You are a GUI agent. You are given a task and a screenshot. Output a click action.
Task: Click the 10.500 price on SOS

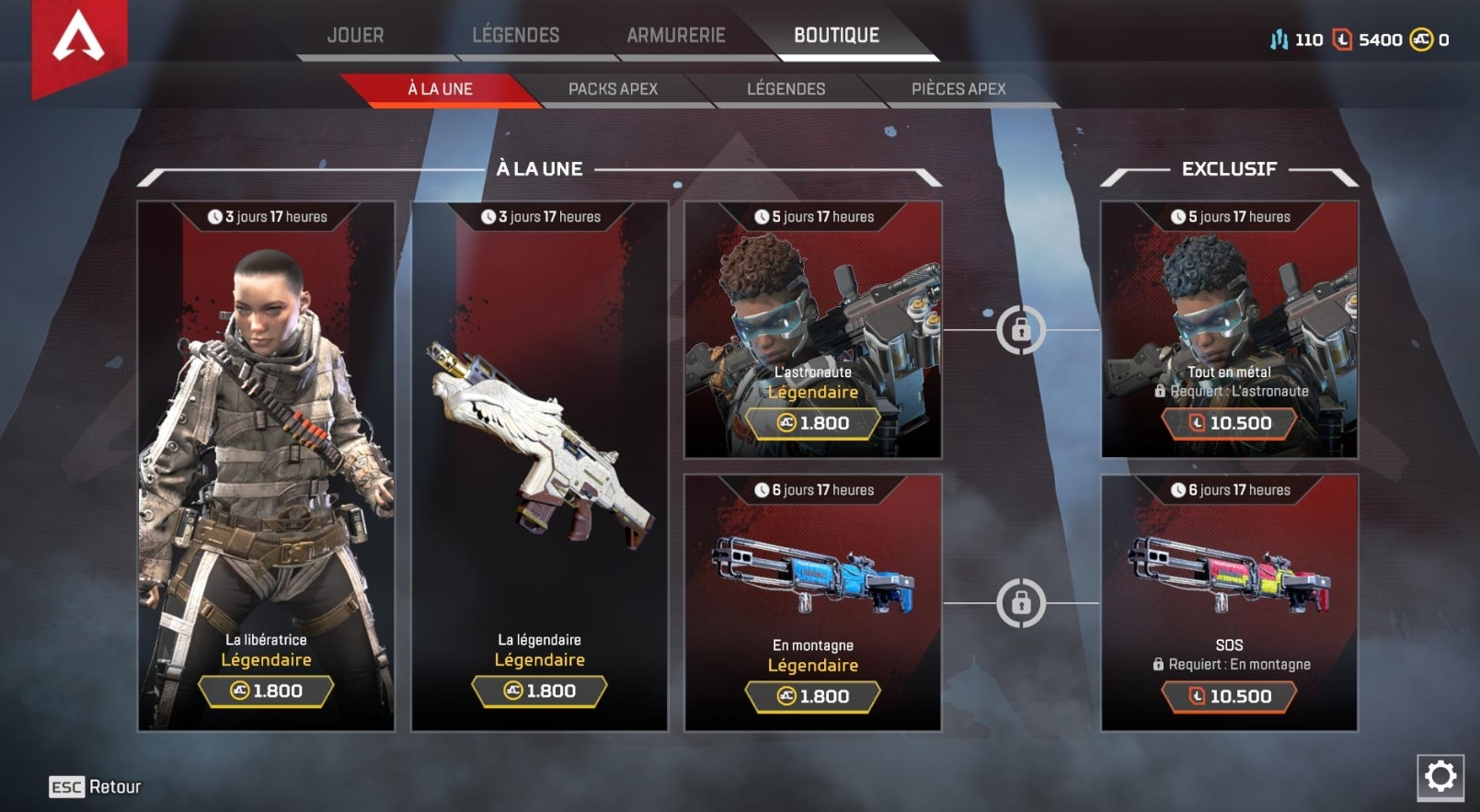1230,697
